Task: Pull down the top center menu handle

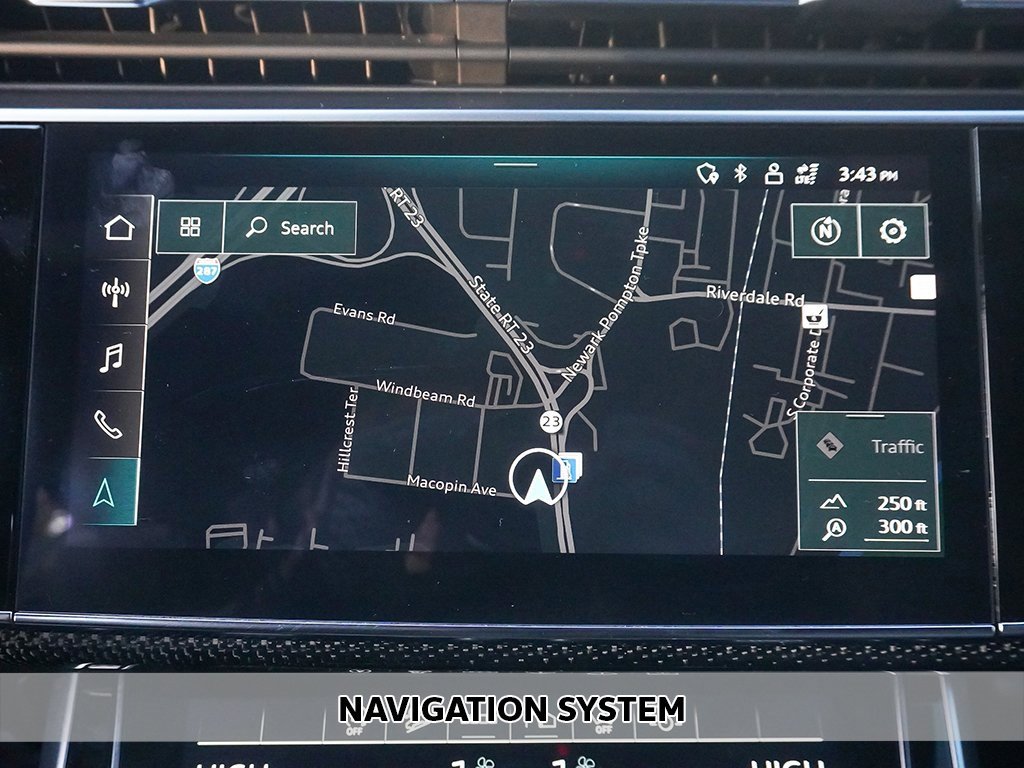Action: point(515,164)
